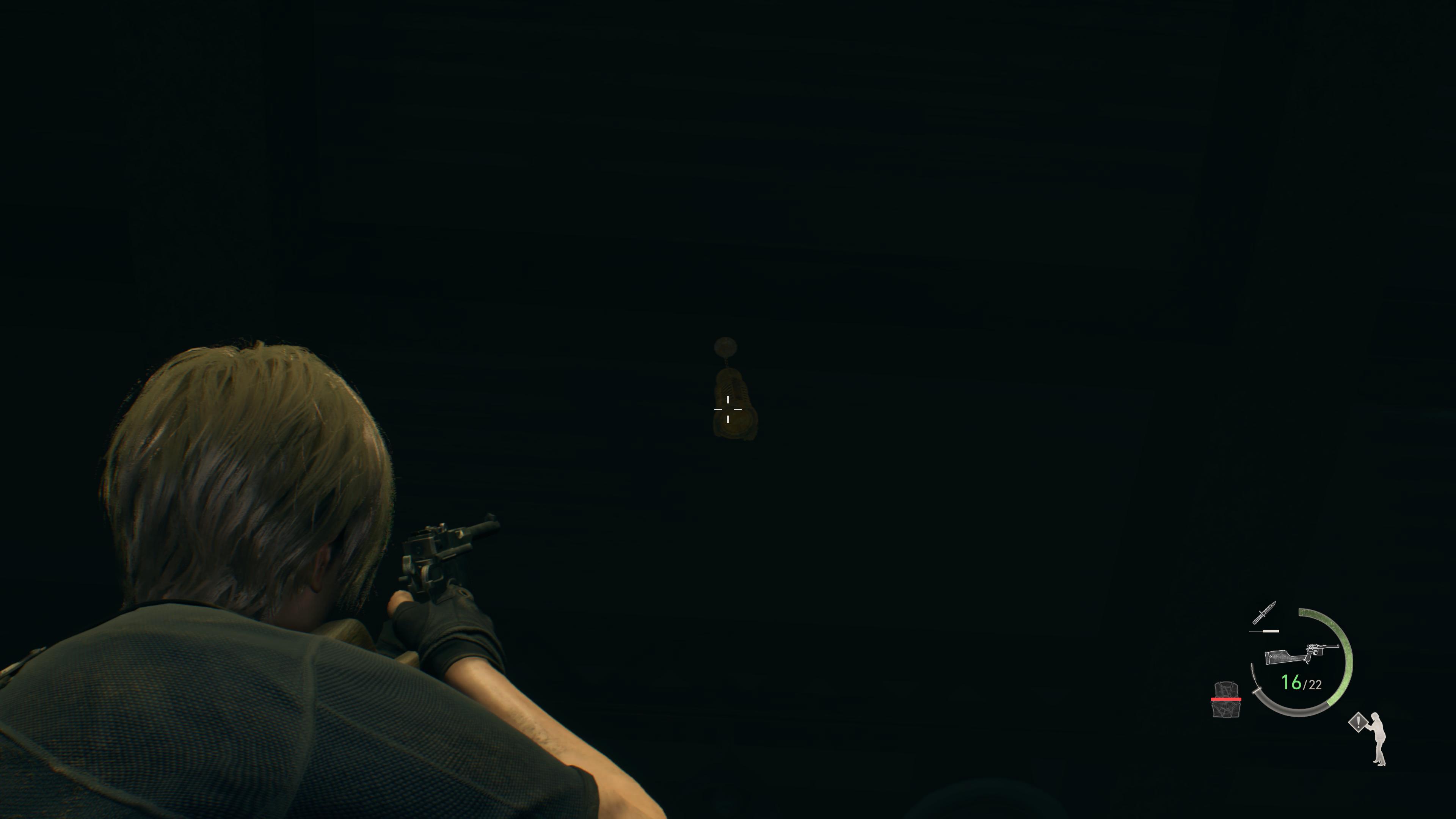The height and width of the screenshot is (819, 1456).
Task: Select the combat knife icon
Action: point(1265,612)
